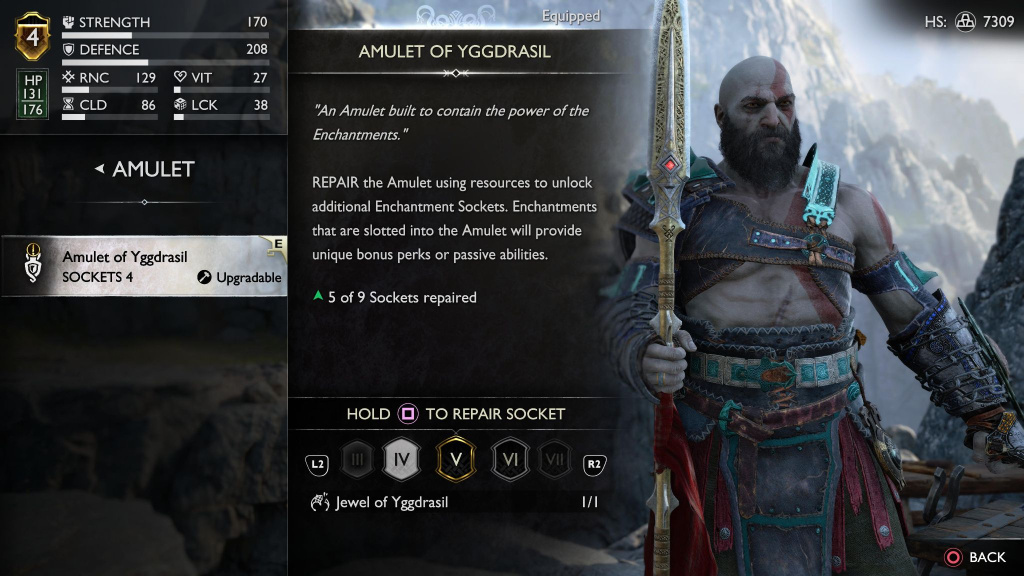Go back using the Amulet category header
The width and height of the screenshot is (1024, 576).
tap(145, 169)
